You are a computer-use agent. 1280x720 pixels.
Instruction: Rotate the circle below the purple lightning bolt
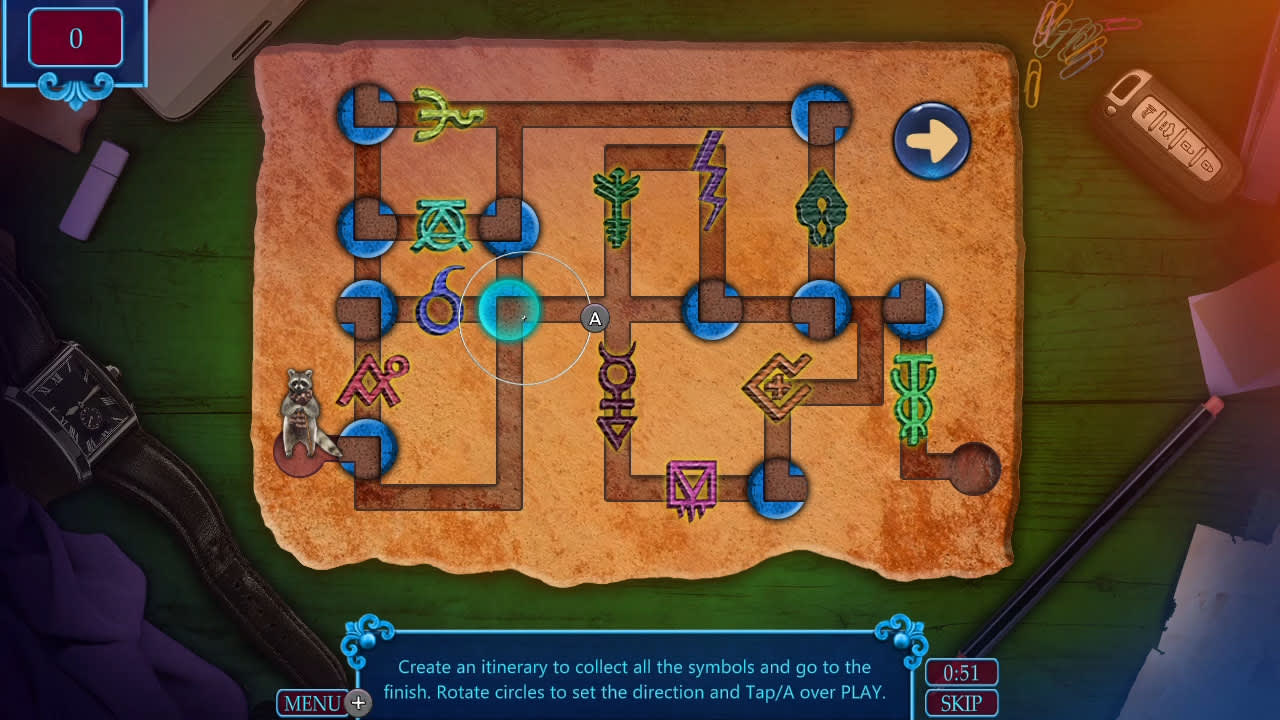[711, 309]
